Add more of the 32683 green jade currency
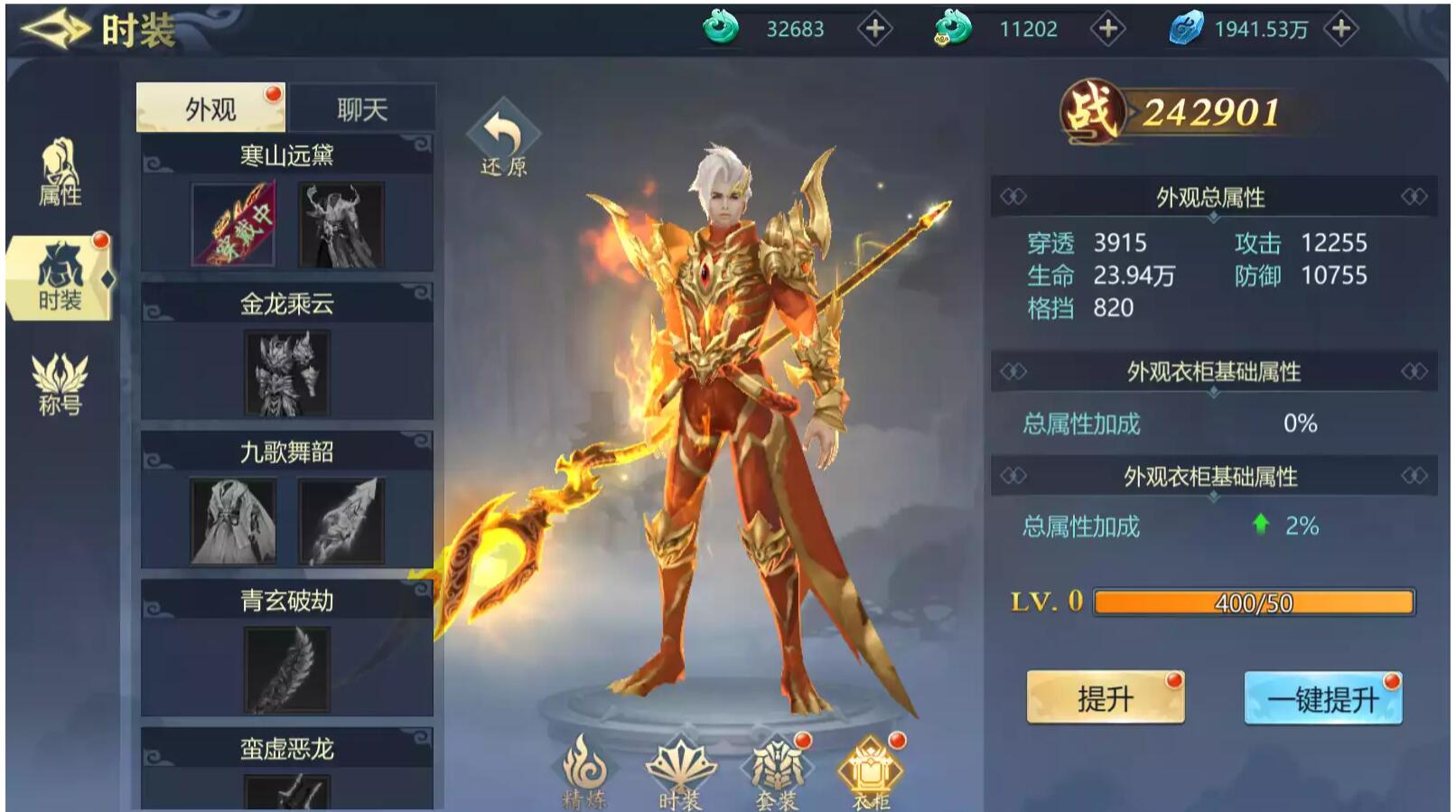 (873, 30)
